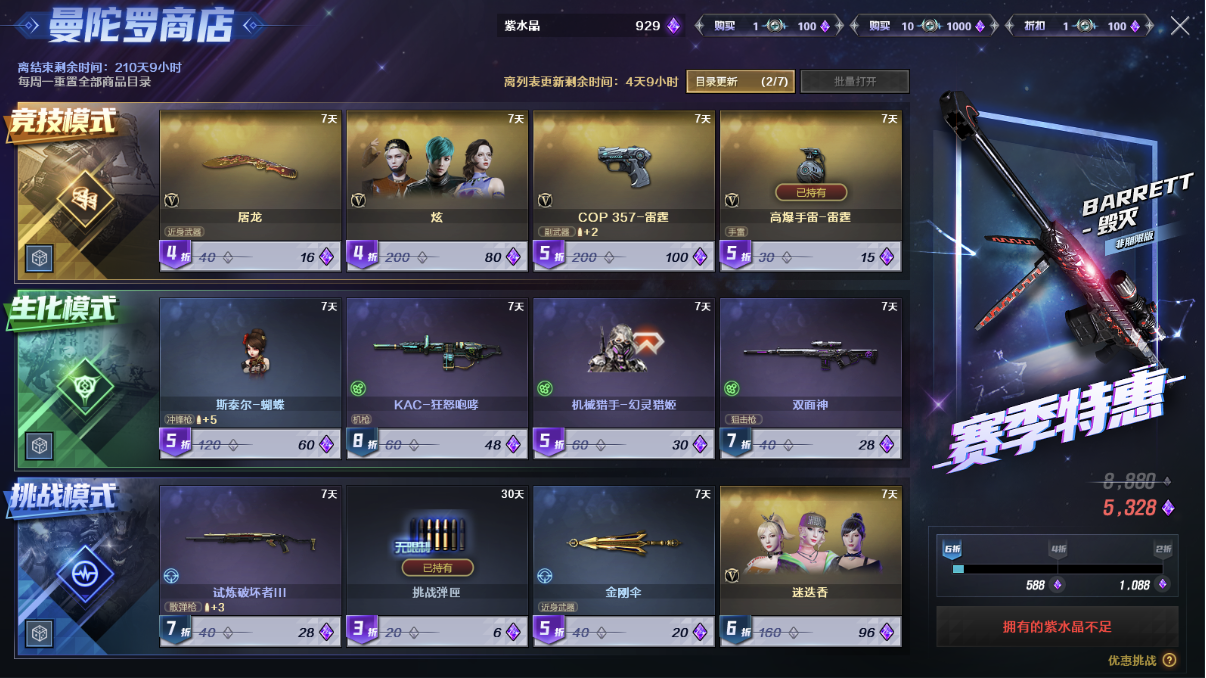Click the 挑战模式 cube box icon
The width and height of the screenshot is (1206, 678).
(40, 633)
